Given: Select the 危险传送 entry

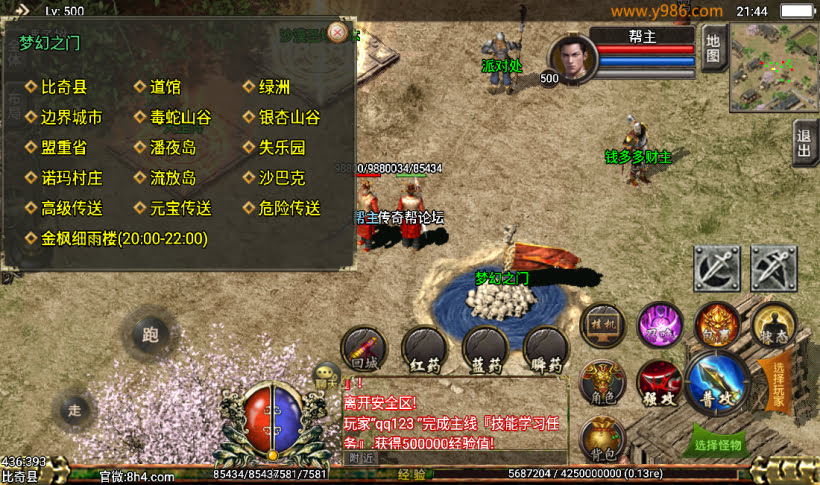Looking at the screenshot, I should (289, 208).
